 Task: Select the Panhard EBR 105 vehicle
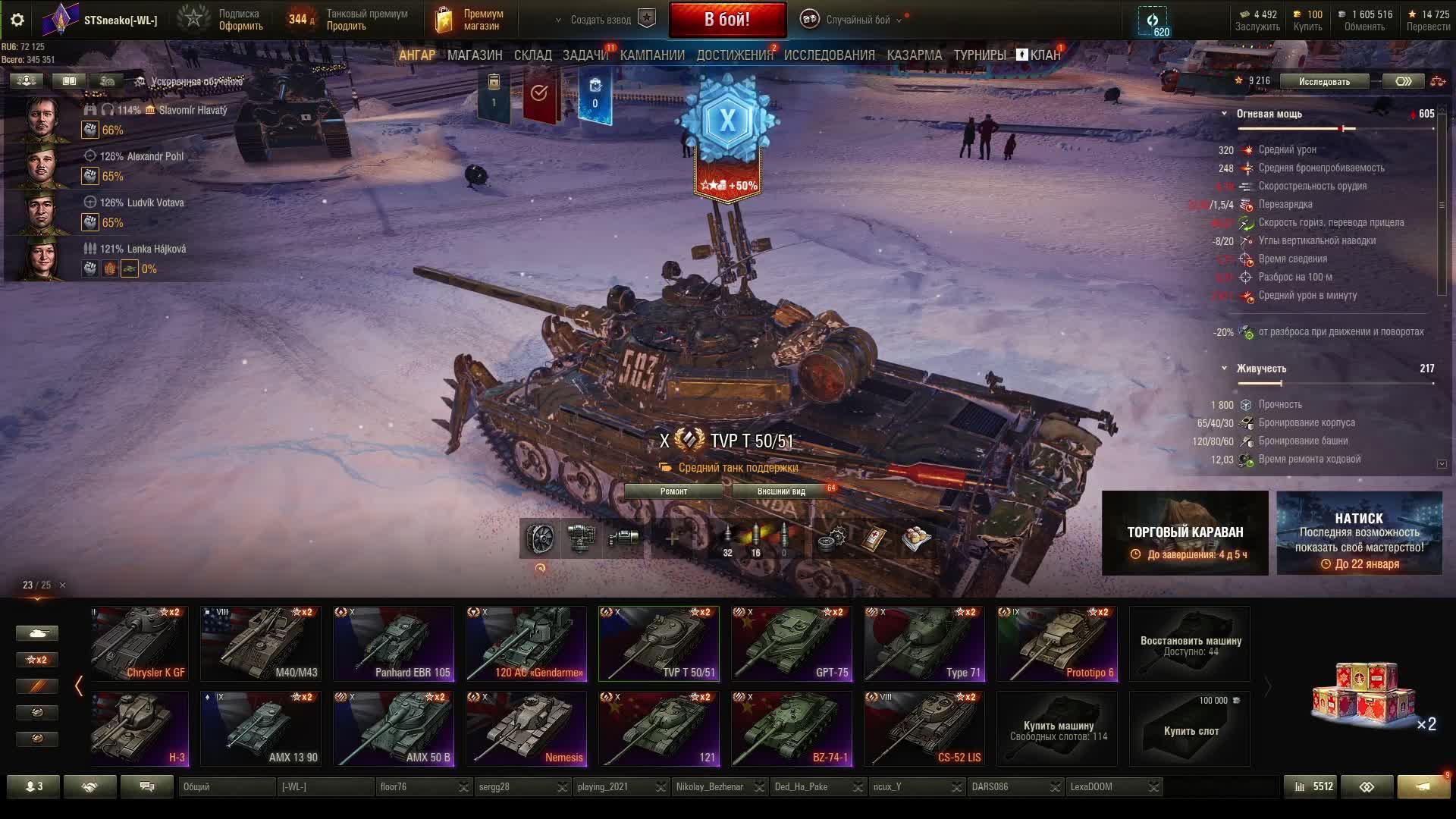394,643
